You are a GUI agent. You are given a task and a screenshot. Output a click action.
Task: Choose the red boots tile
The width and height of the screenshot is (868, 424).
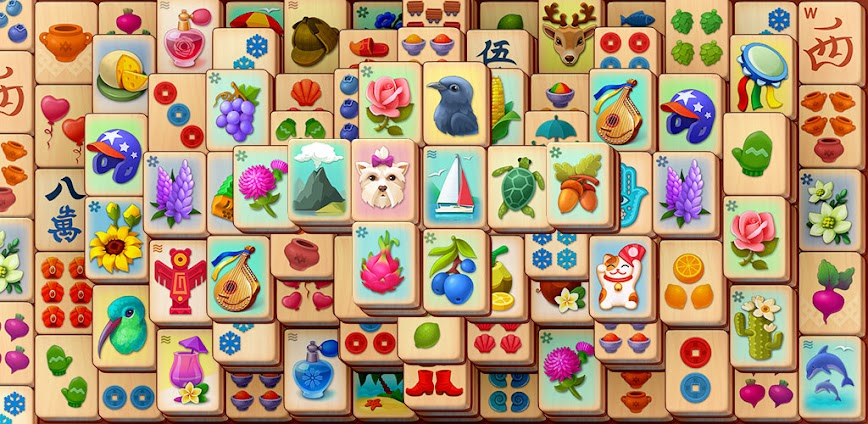[x=436, y=381]
